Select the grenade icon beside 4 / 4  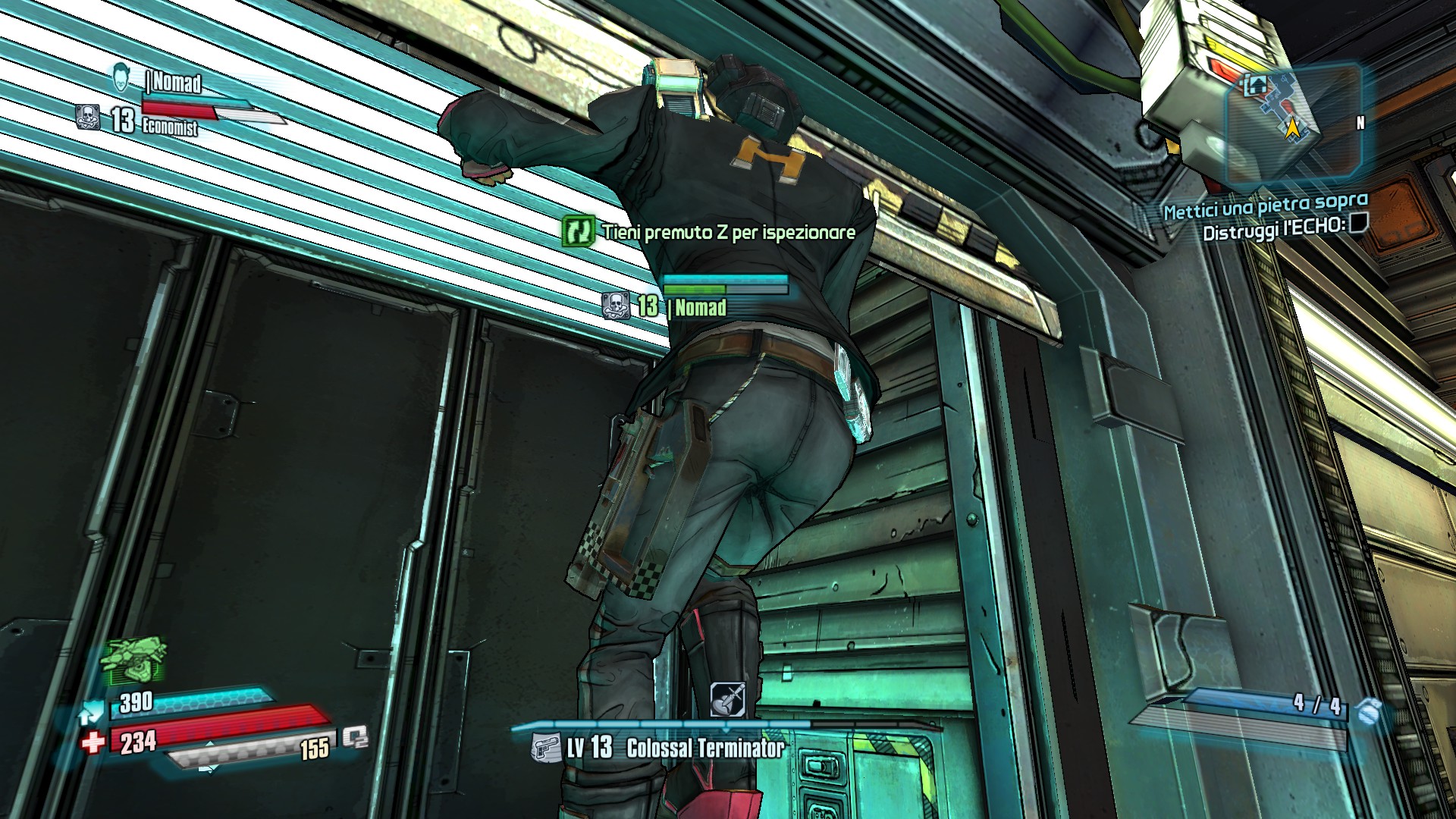[1369, 713]
